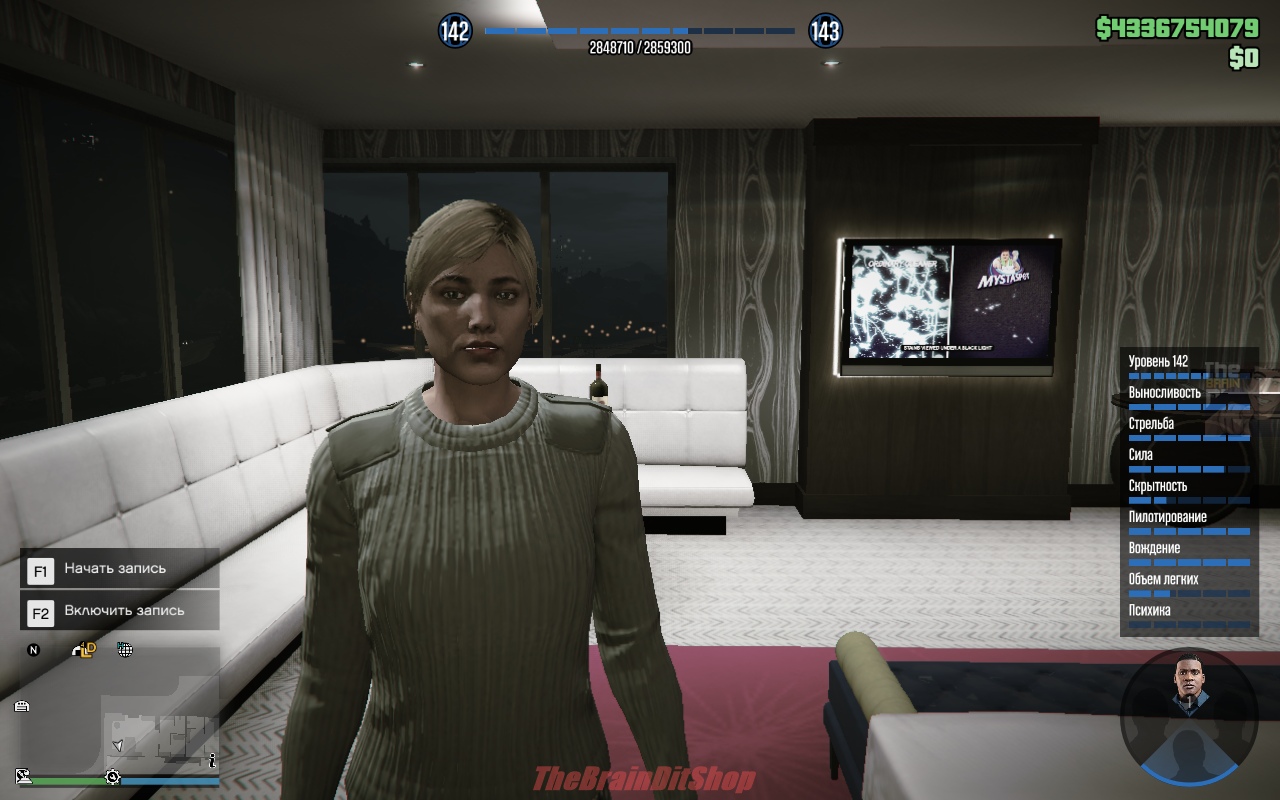Click the globe blip on the minimap

pos(125,650)
